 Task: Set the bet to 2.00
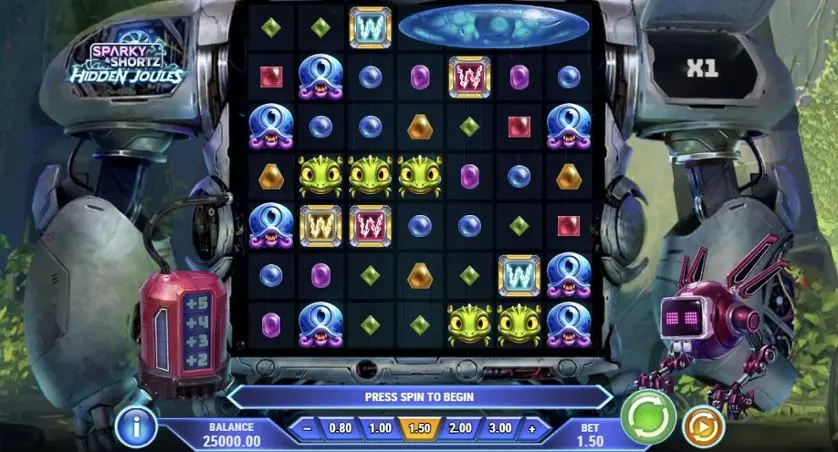pos(460,428)
